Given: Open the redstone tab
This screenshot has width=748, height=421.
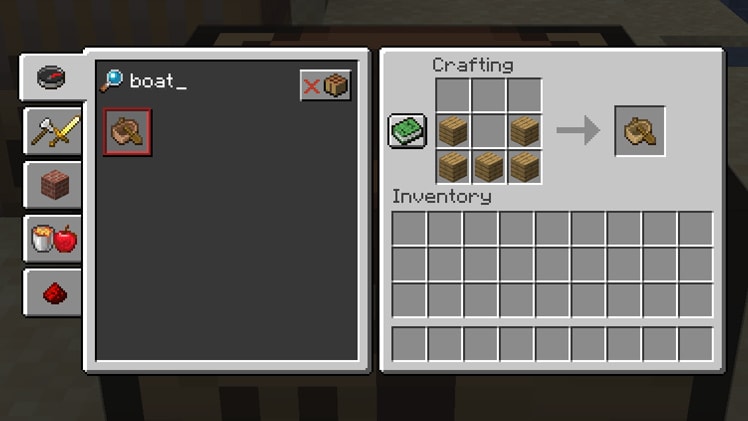Looking at the screenshot, I should [53, 292].
